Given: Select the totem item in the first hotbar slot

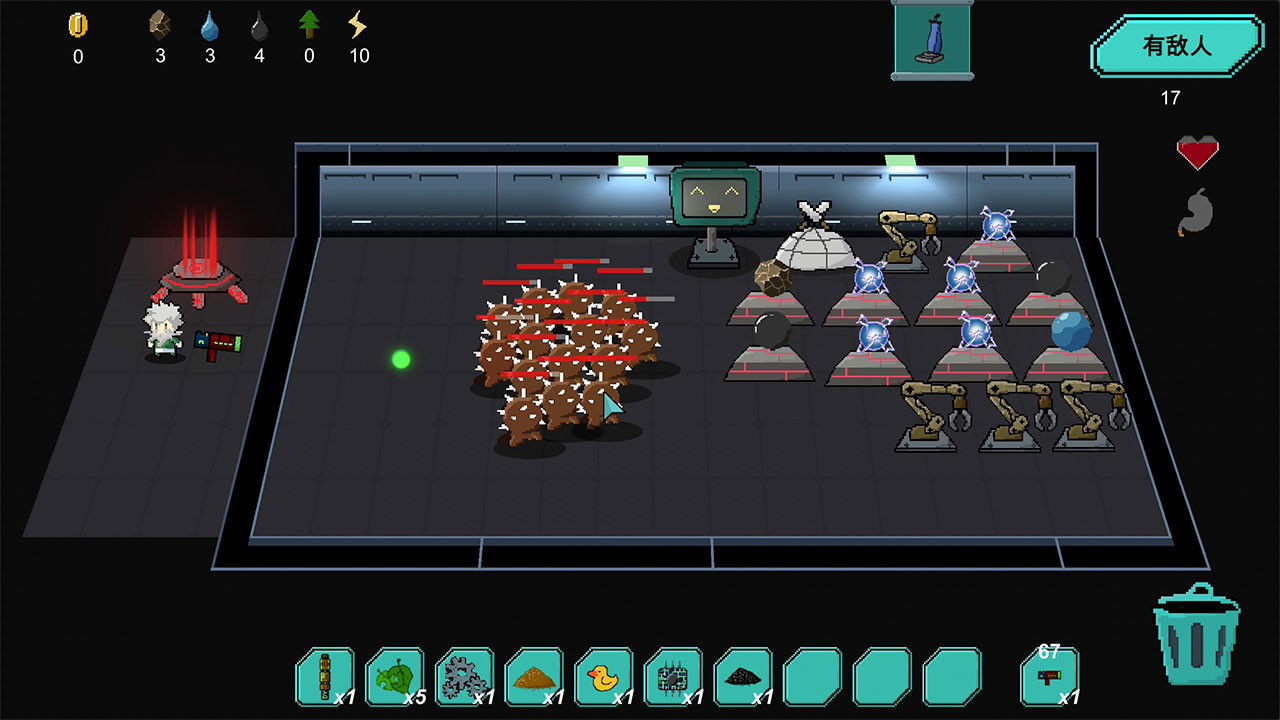Looking at the screenshot, I should (325, 675).
